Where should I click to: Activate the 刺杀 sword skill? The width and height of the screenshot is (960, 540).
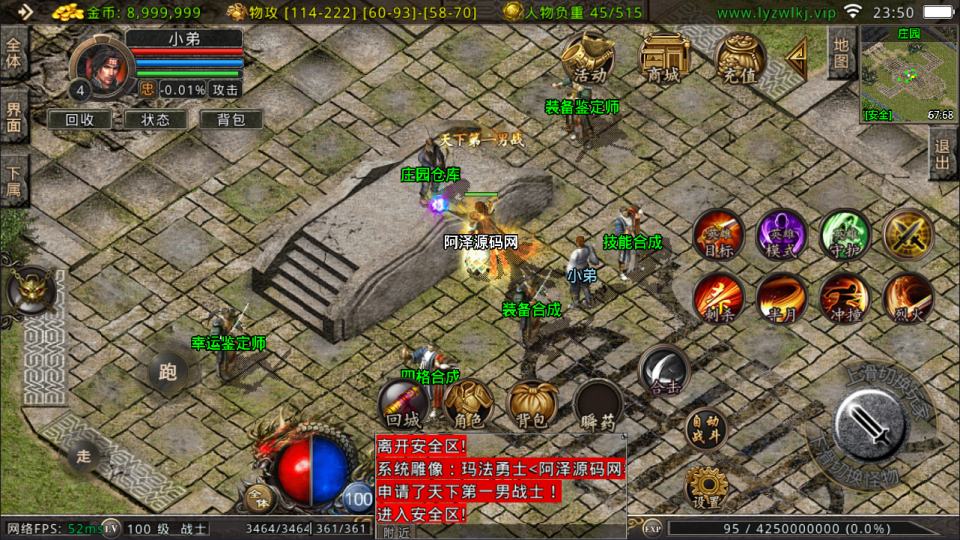pos(719,297)
